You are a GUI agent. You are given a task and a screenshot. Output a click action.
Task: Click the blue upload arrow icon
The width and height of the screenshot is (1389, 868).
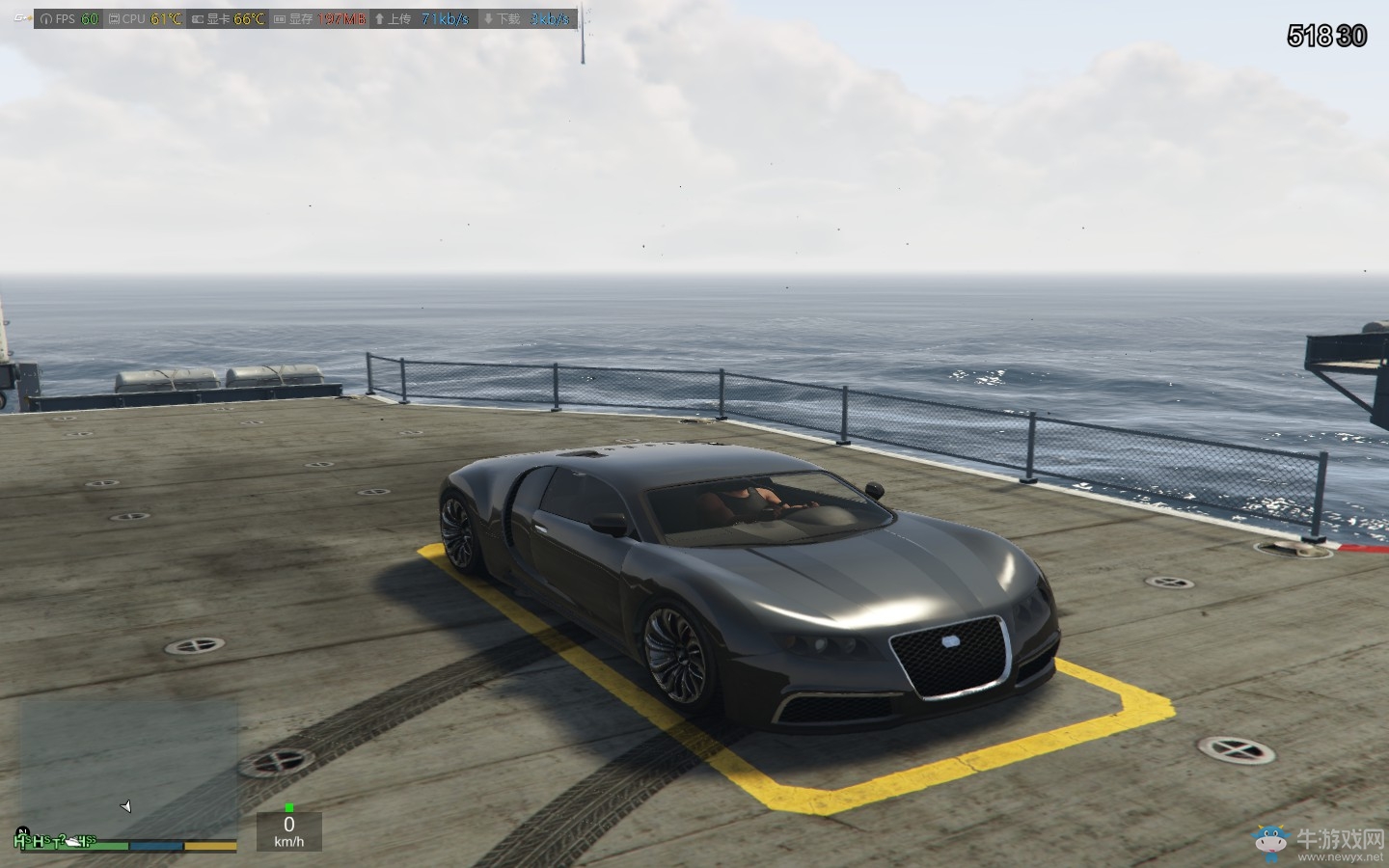pyautogui.click(x=378, y=16)
